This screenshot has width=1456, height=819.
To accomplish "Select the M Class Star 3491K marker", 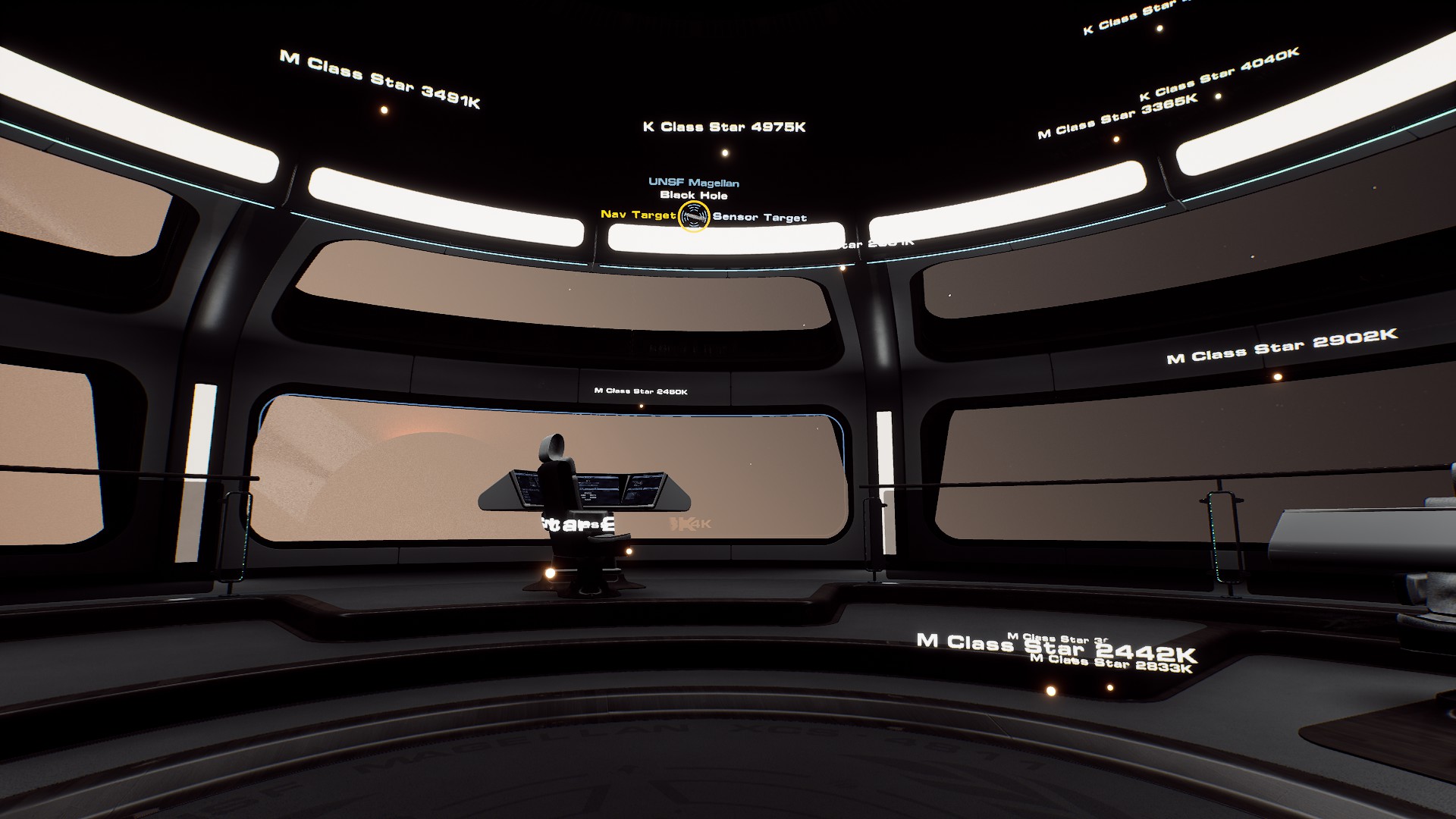I will [x=384, y=110].
